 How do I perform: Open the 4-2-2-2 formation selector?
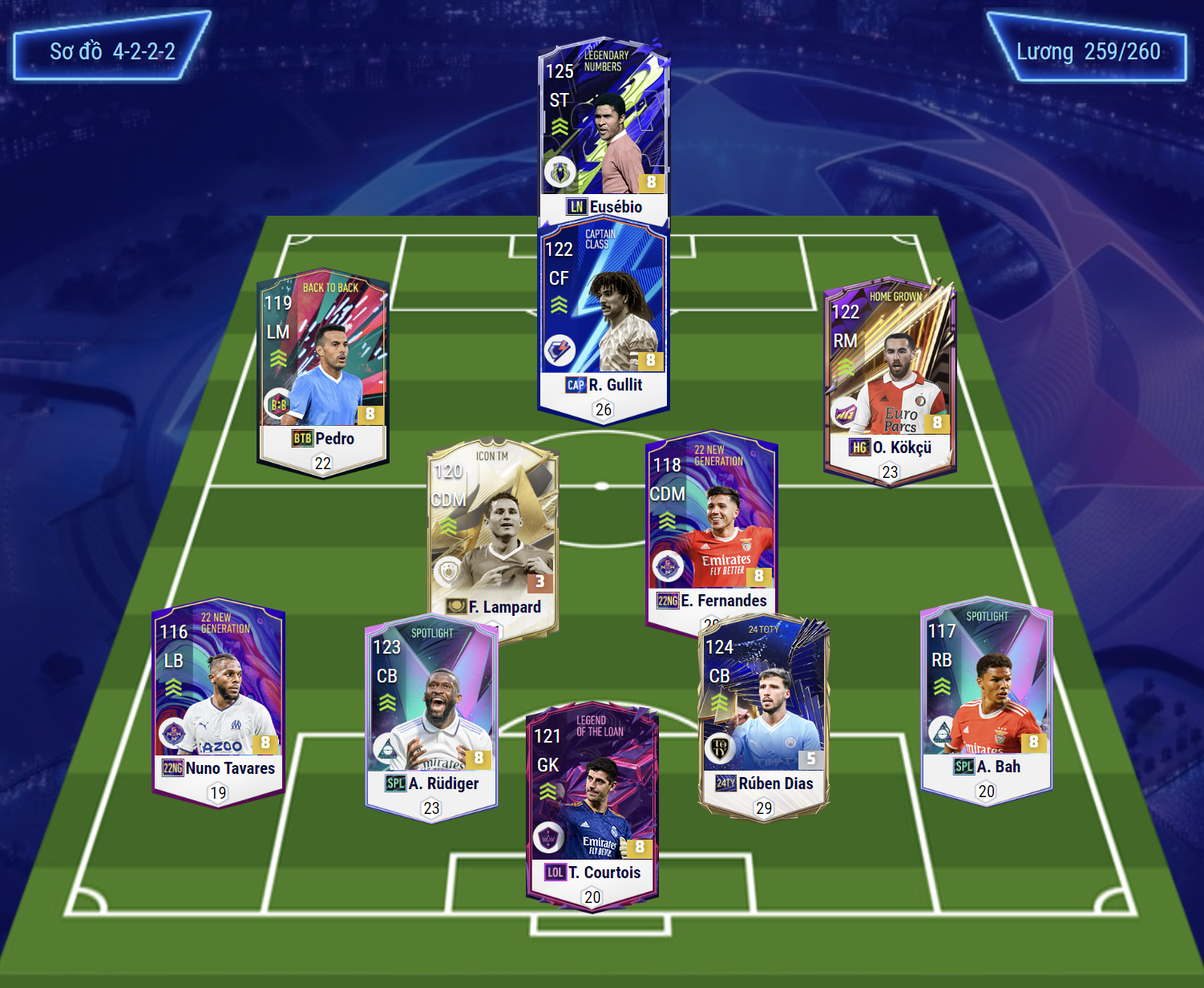pos(112,51)
